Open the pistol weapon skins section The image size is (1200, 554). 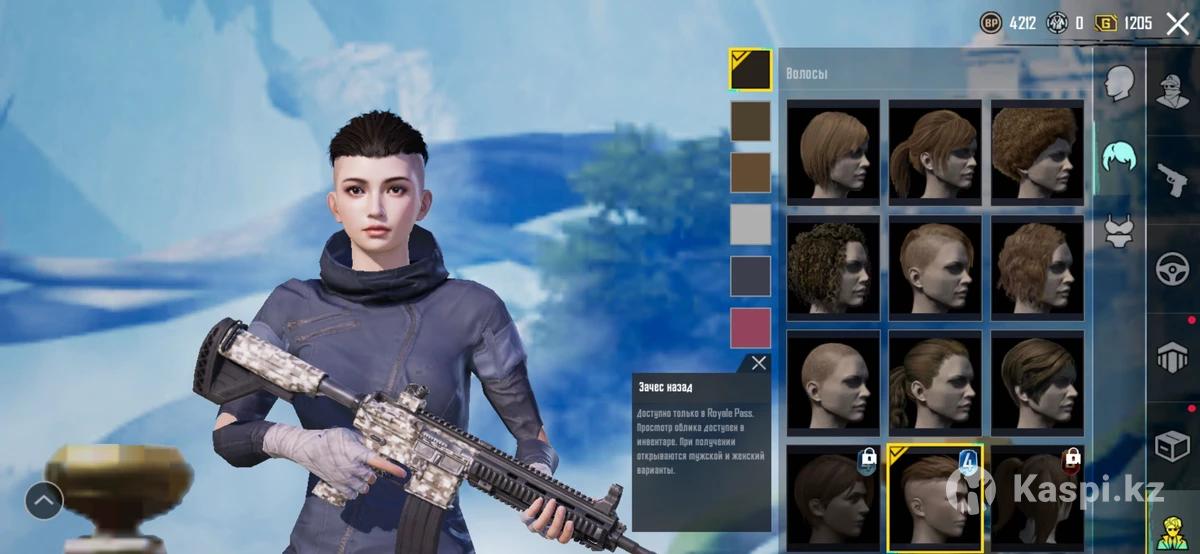(1171, 180)
